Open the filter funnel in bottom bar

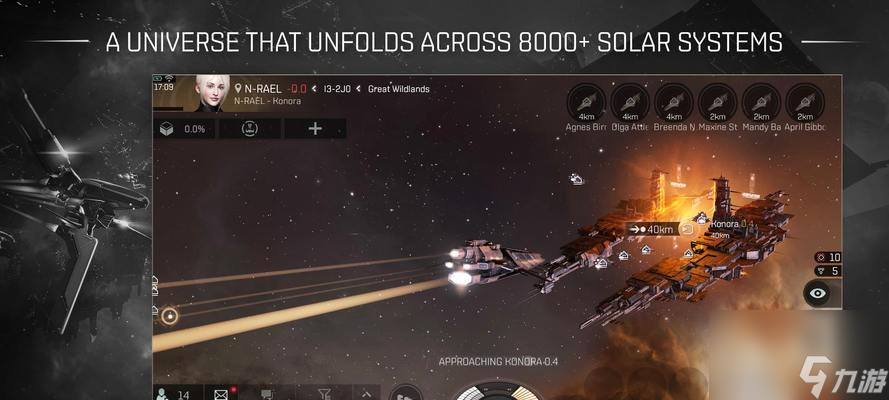[322, 394]
